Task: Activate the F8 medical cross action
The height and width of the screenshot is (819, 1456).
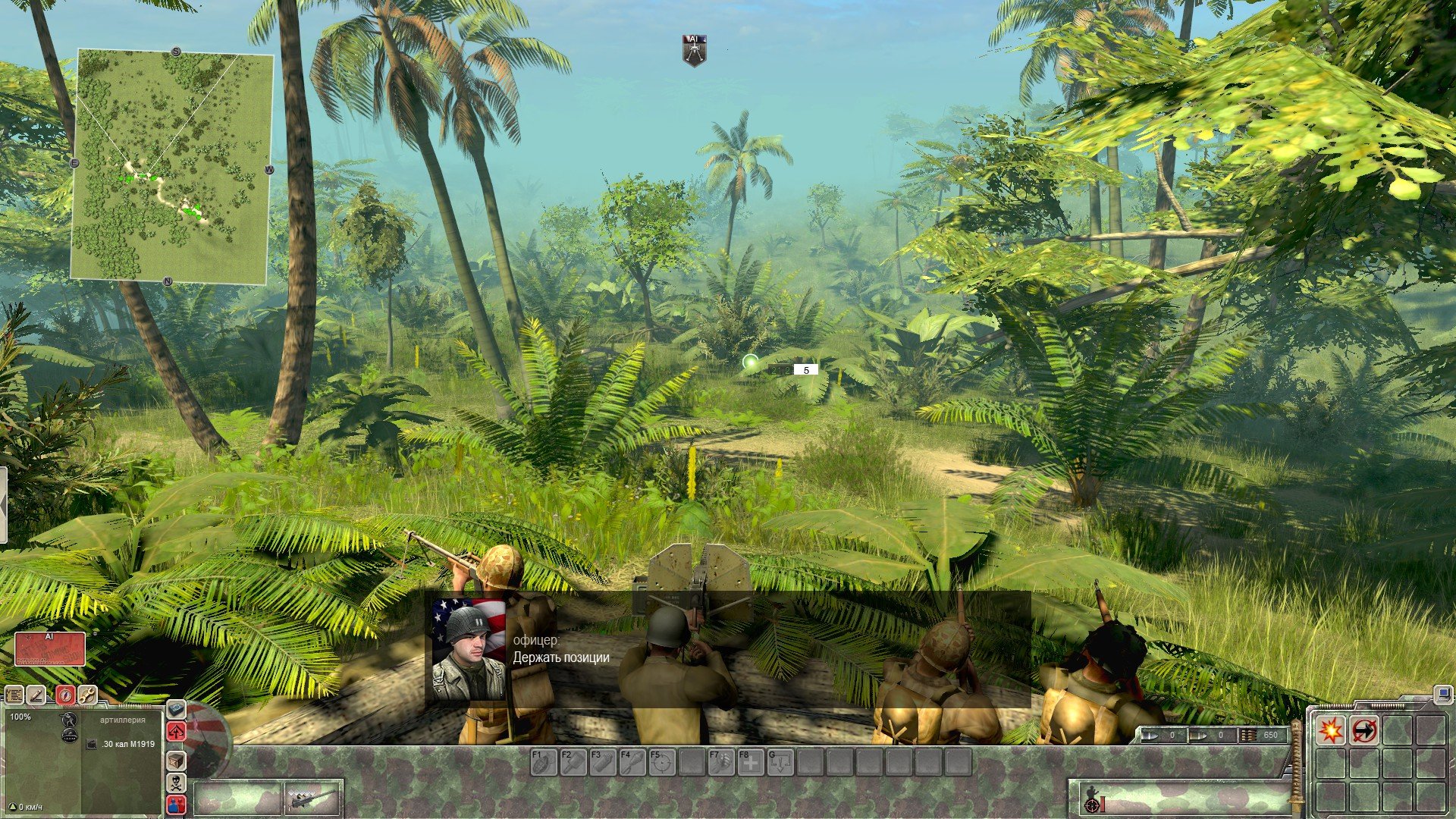Action: click(750, 762)
